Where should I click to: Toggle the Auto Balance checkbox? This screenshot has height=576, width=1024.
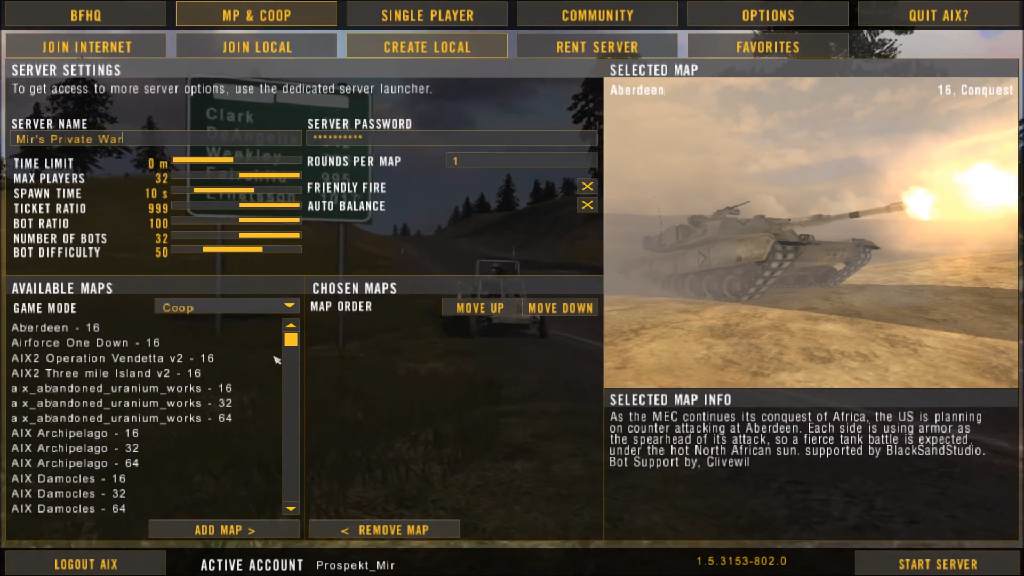pyautogui.click(x=588, y=206)
